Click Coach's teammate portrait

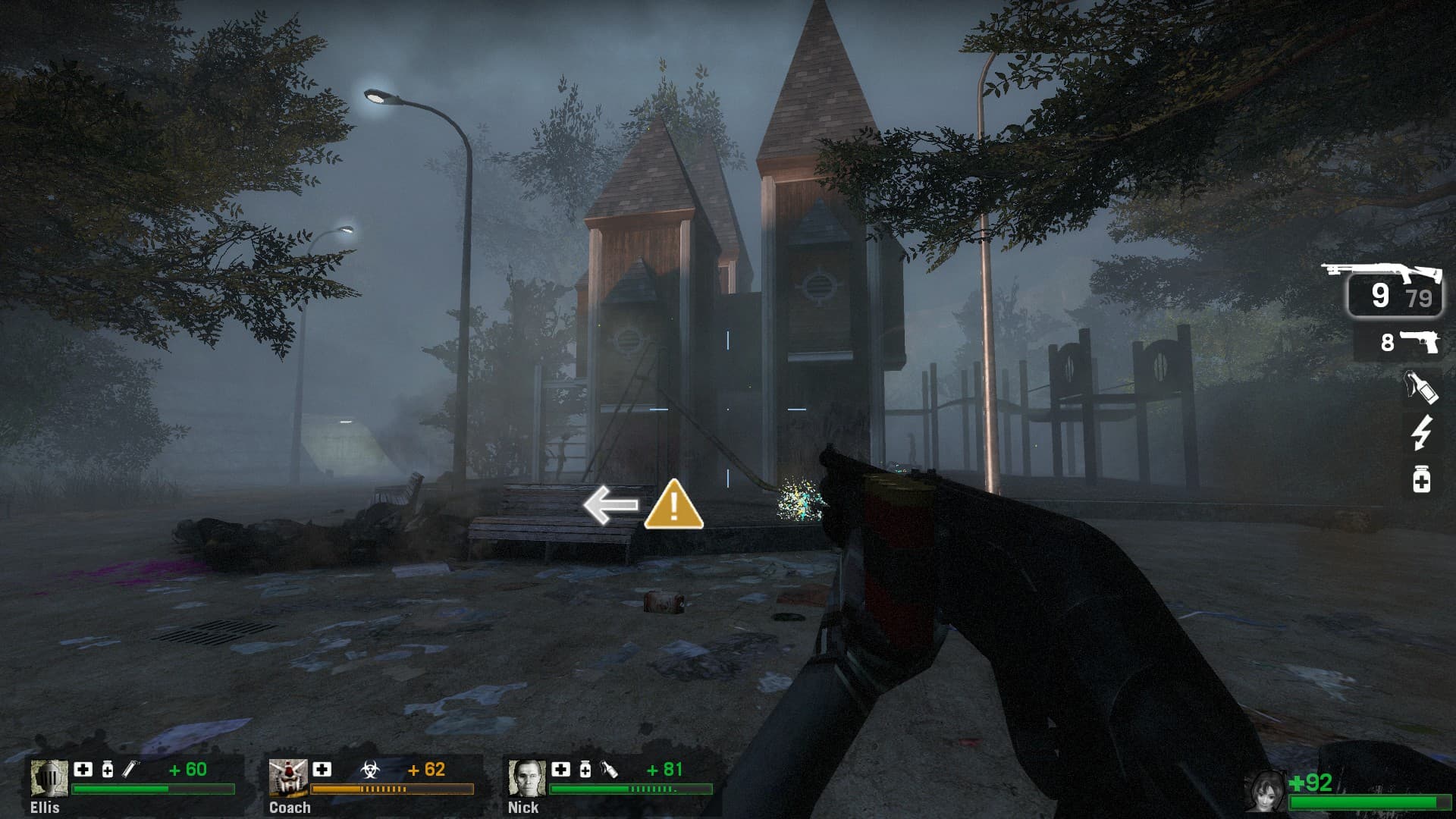pyautogui.click(x=287, y=779)
